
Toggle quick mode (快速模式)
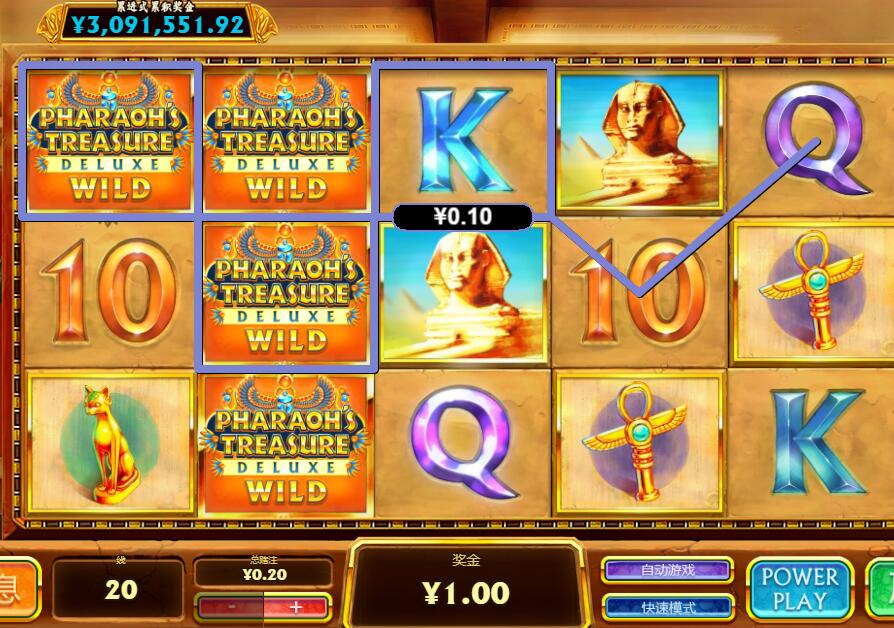pyautogui.click(x=667, y=607)
